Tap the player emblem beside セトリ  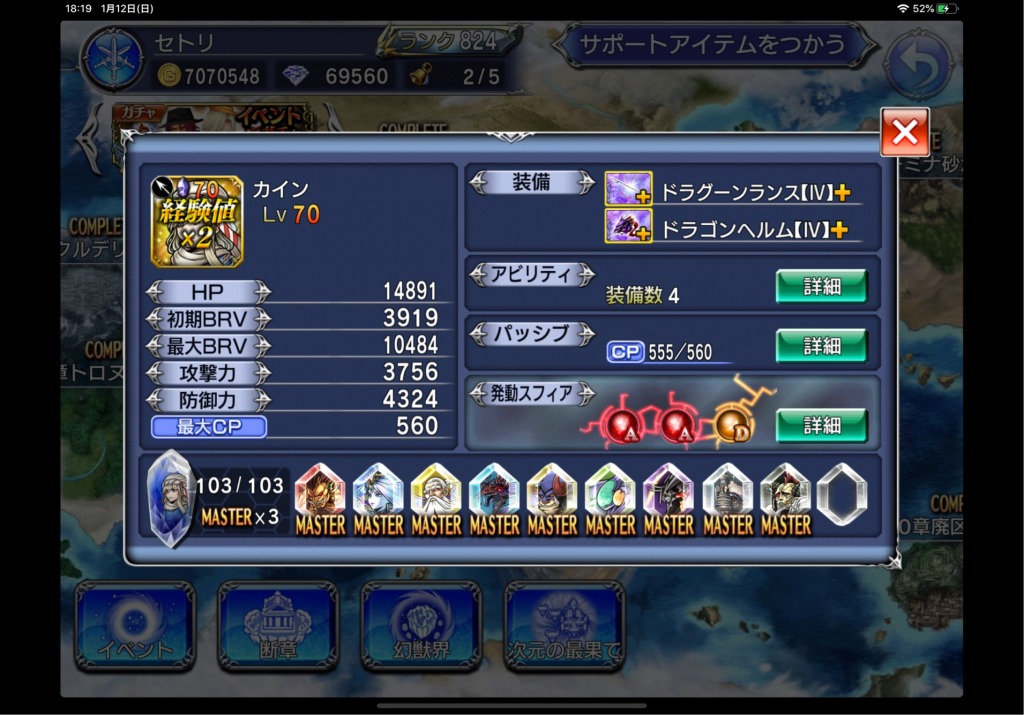[112, 59]
